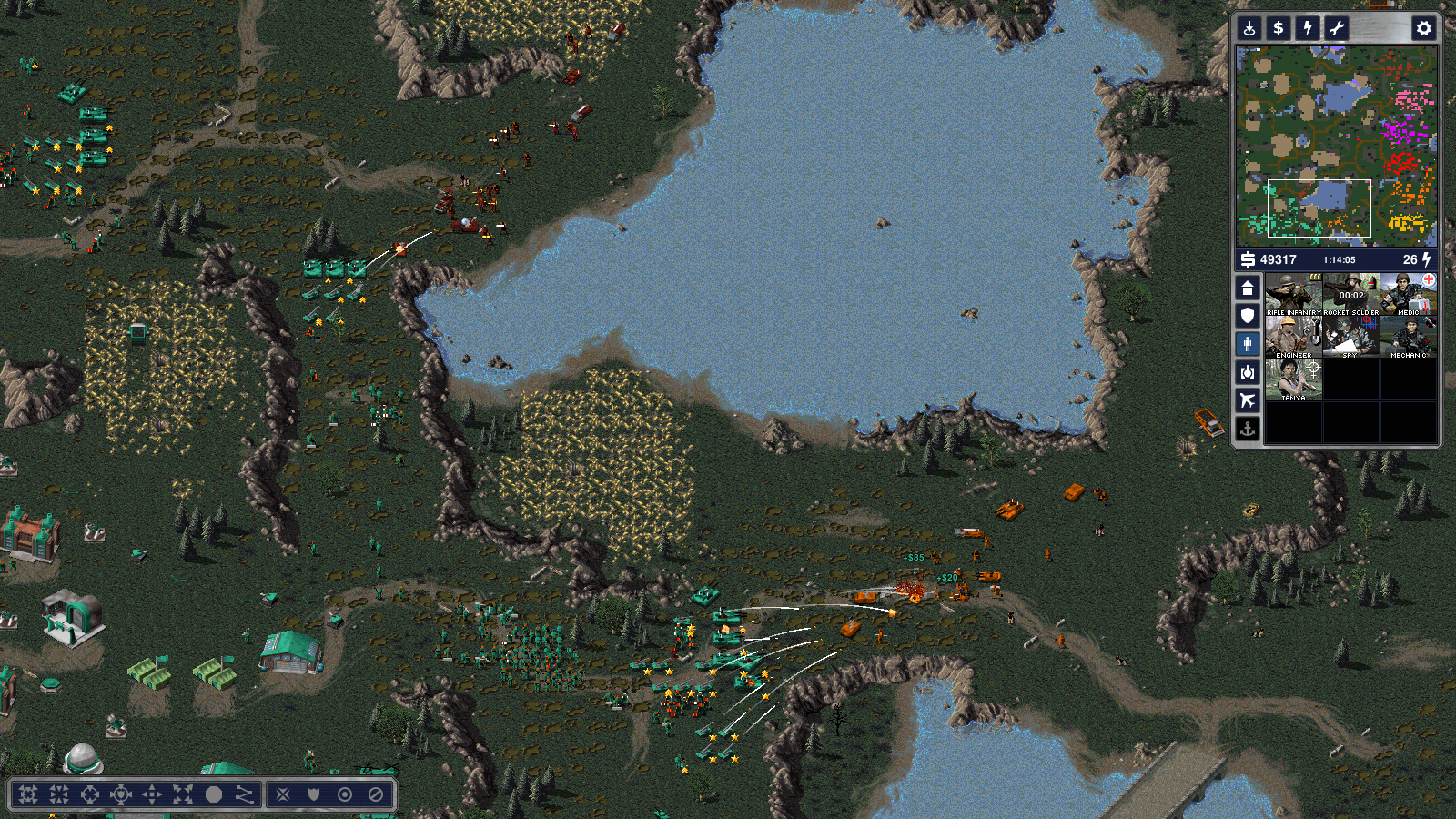Train a Mechanic
1456x819 pixels.
click(x=1408, y=338)
